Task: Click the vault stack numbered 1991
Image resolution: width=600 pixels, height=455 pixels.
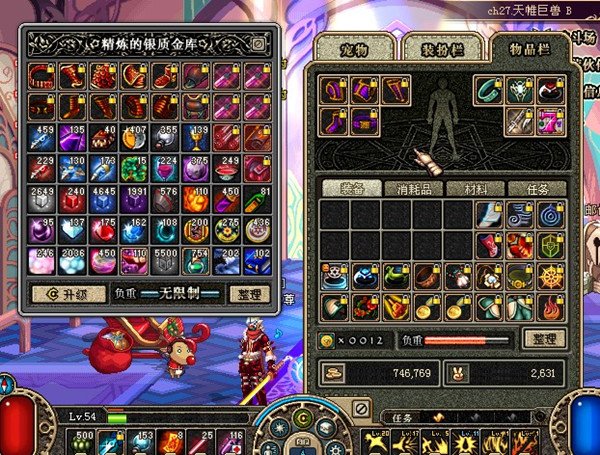Action: point(134,198)
